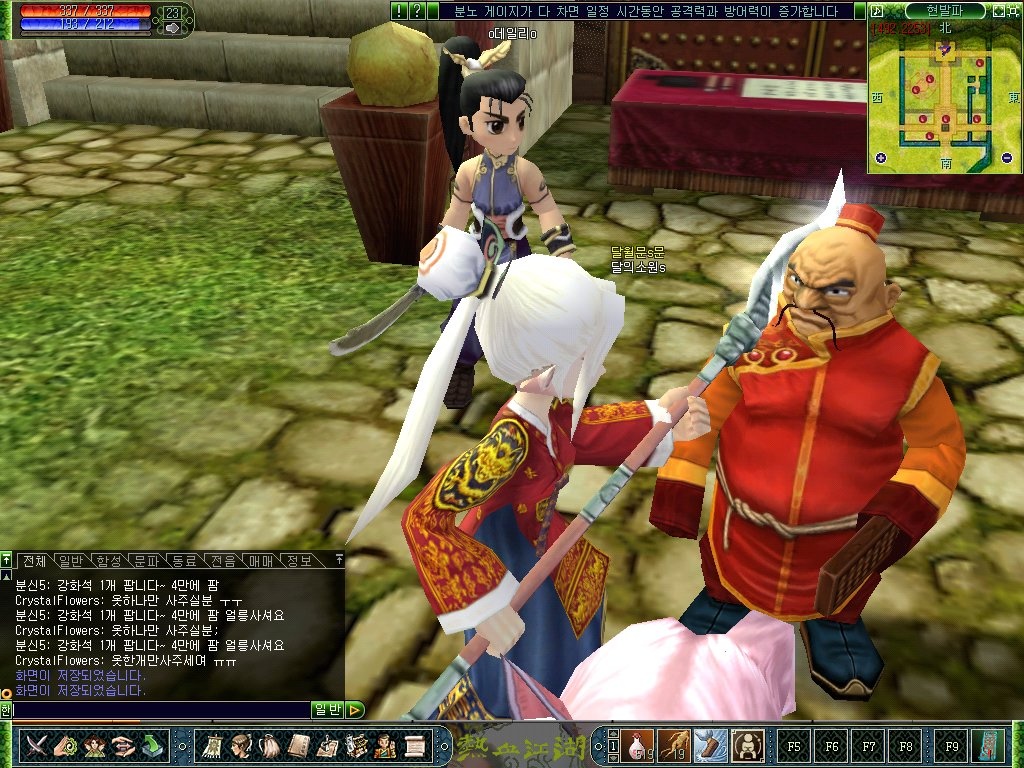Show the 문파 chat tab
This screenshot has height=768, width=1024.
click(x=146, y=560)
